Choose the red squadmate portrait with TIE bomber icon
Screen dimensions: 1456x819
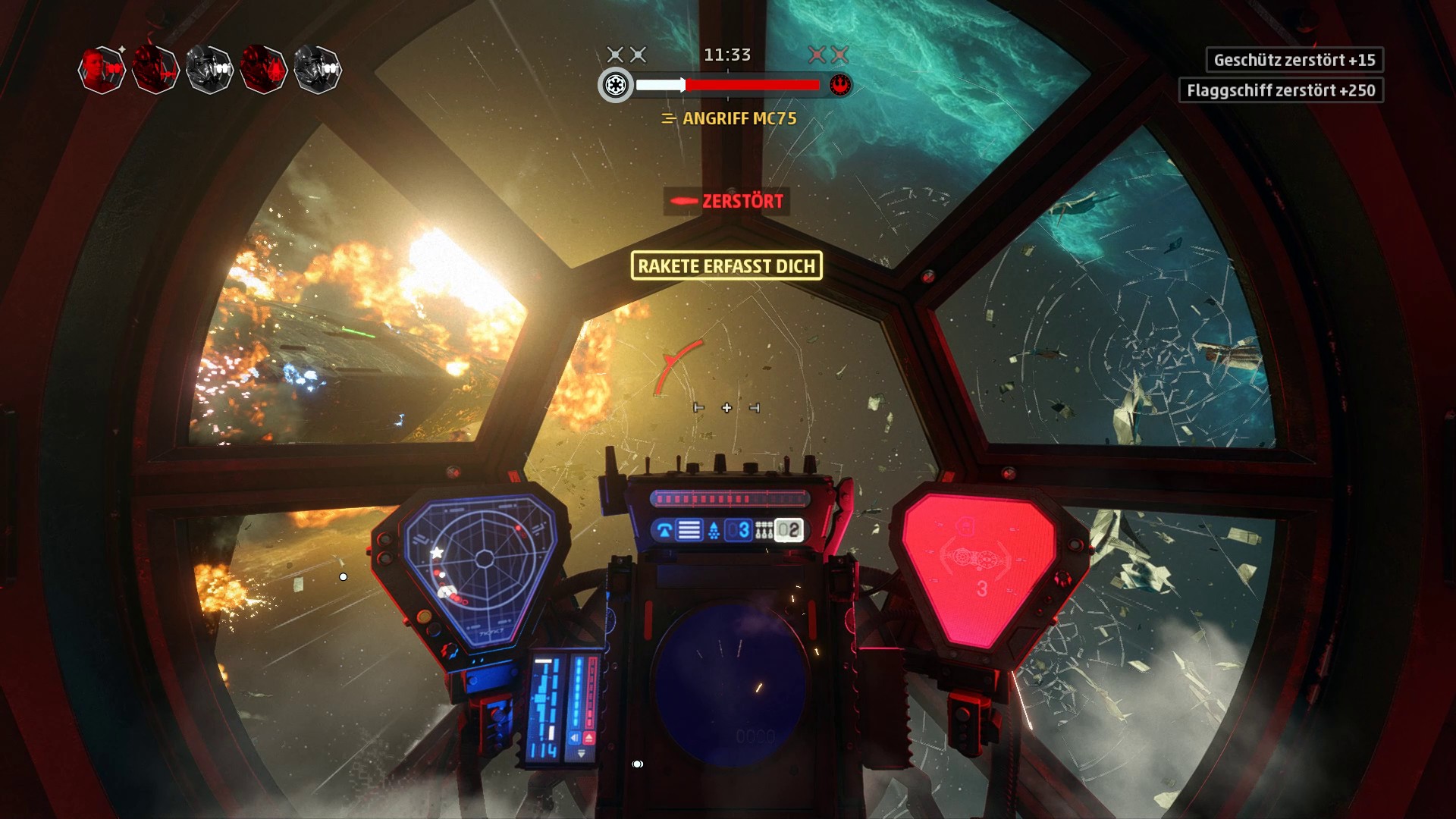(x=262, y=70)
